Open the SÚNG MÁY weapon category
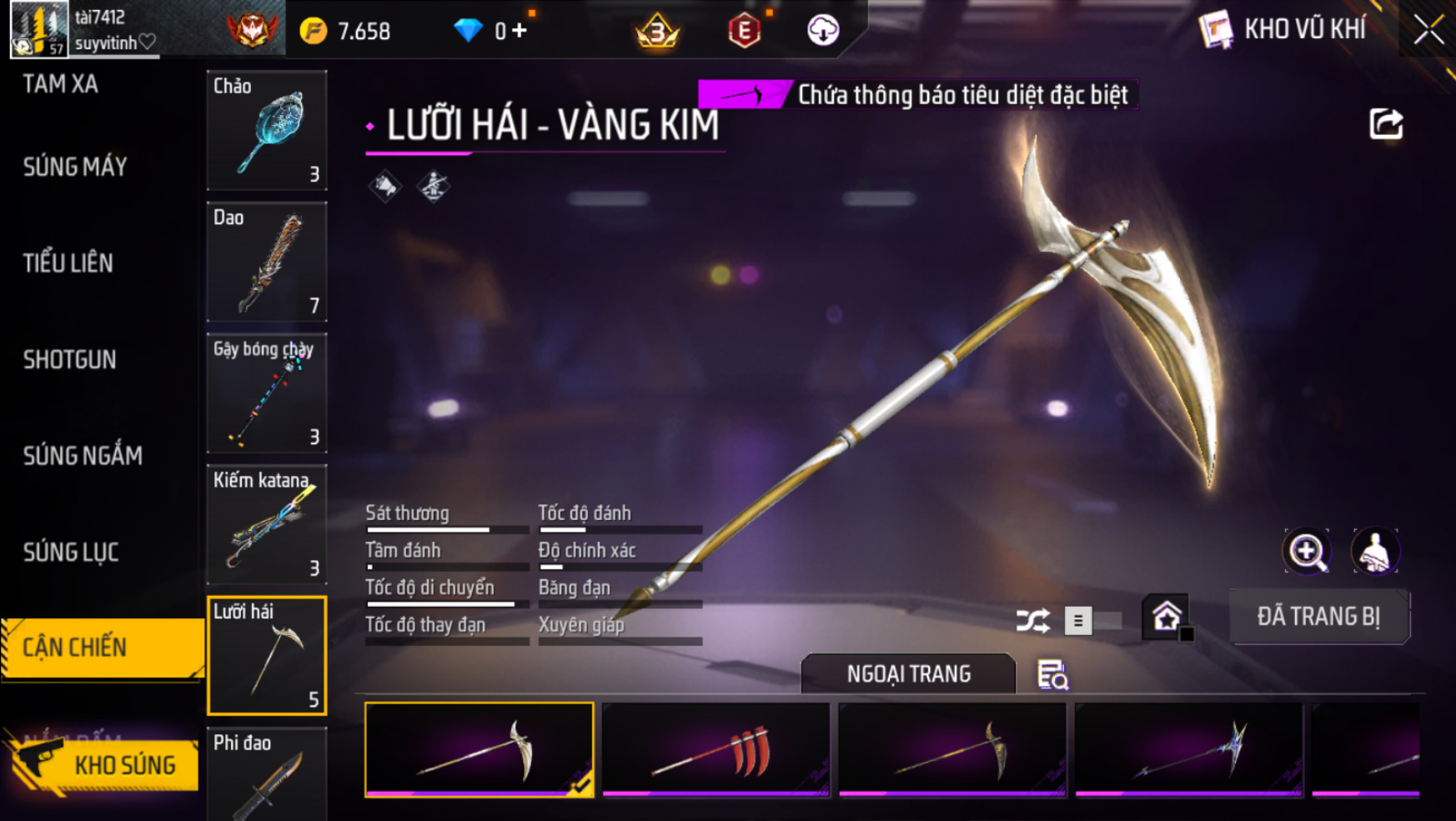Screen dimensions: 1456x821 tap(75, 168)
